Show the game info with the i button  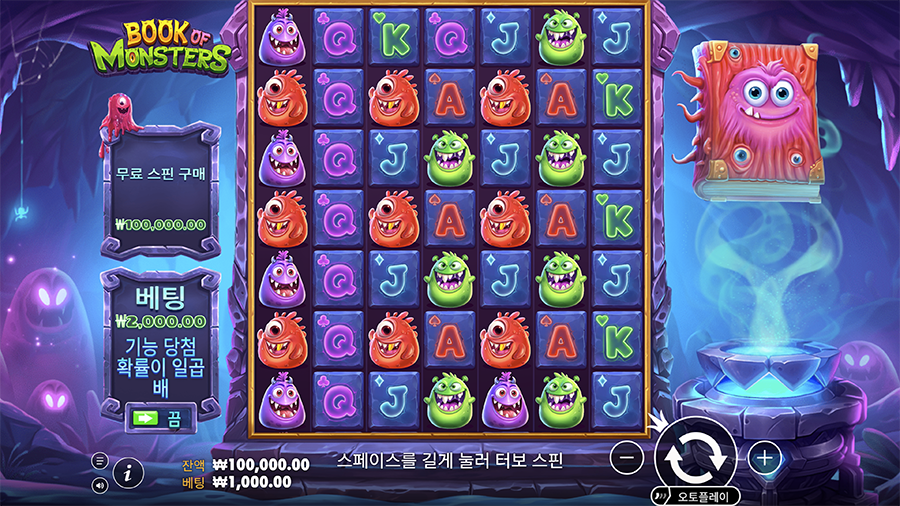tap(127, 474)
